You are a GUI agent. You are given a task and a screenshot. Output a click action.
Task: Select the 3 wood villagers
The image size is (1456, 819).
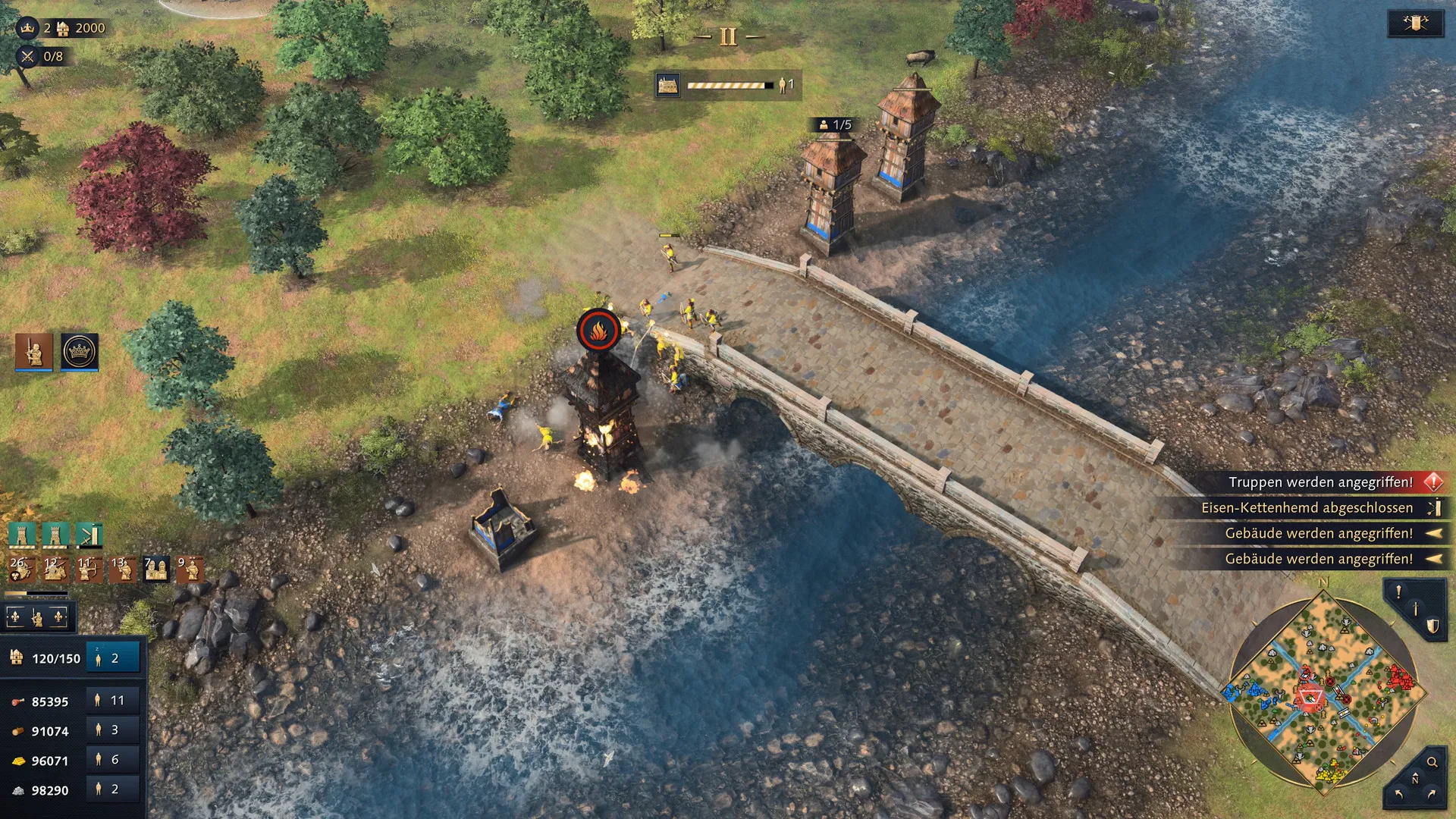(113, 730)
